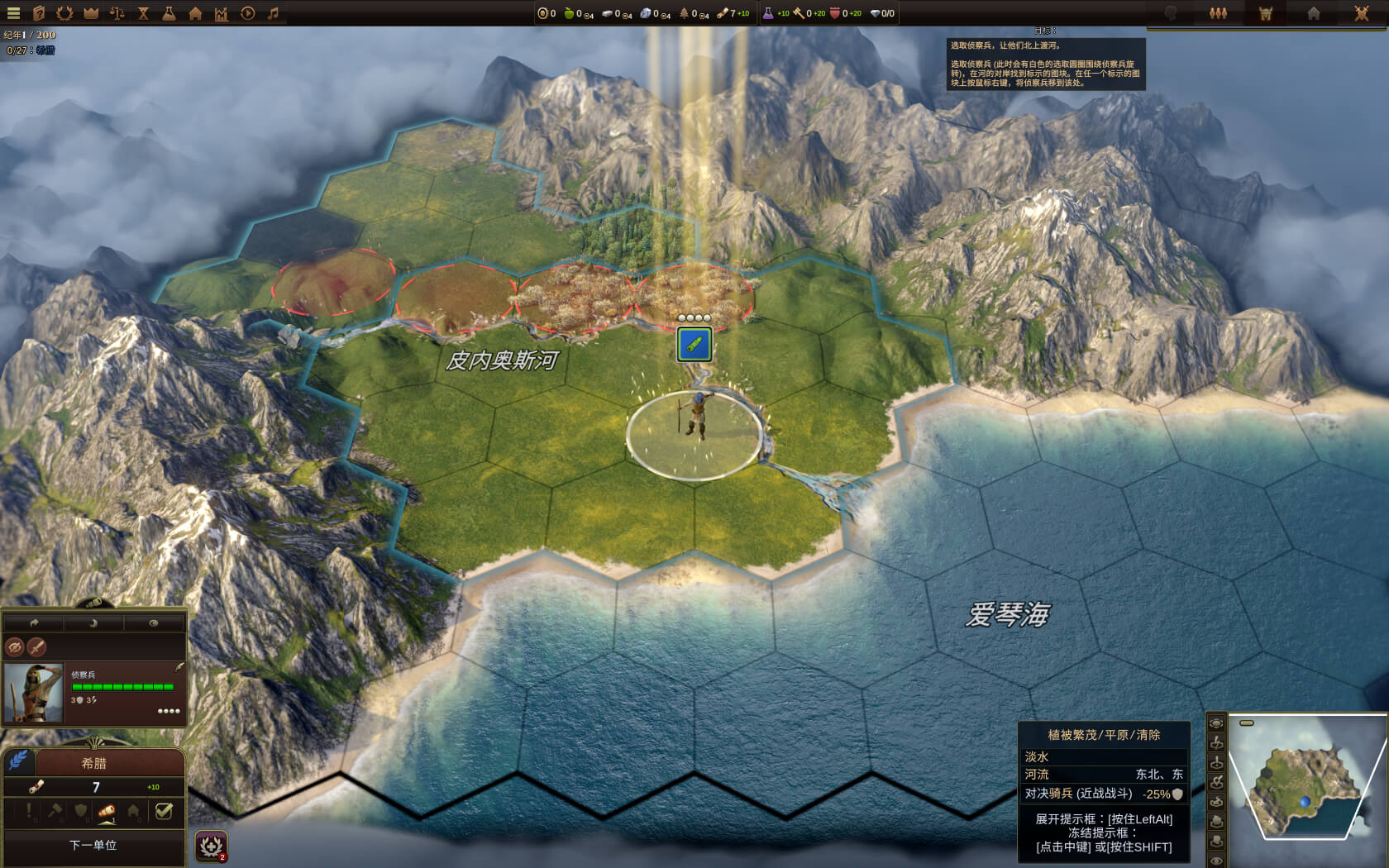Viewport: 1389px width, 868px height.
Task: Expand unit details via the four-dot expander
Action: 169,711
